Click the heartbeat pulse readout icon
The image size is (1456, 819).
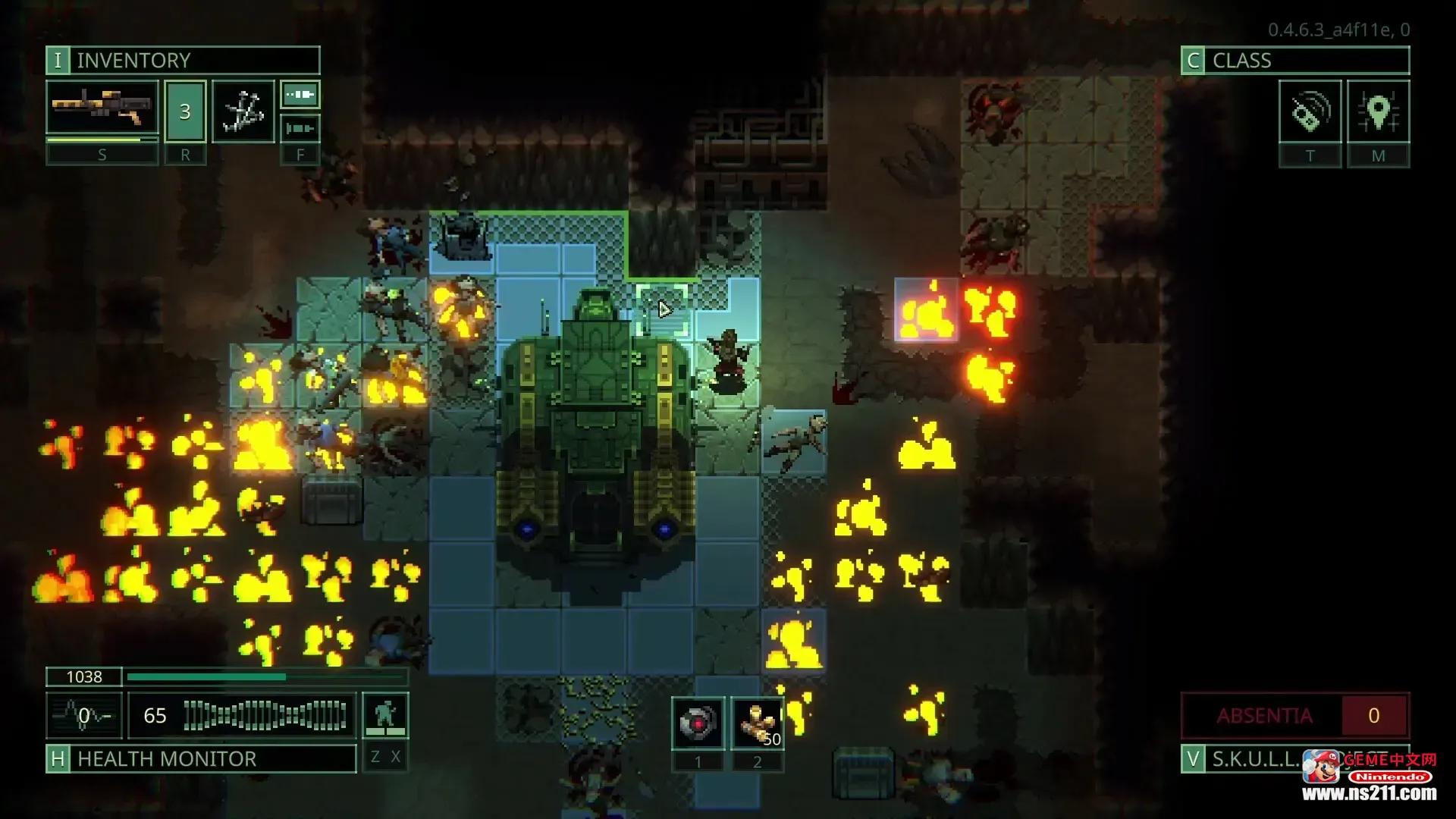pyautogui.click(x=84, y=715)
